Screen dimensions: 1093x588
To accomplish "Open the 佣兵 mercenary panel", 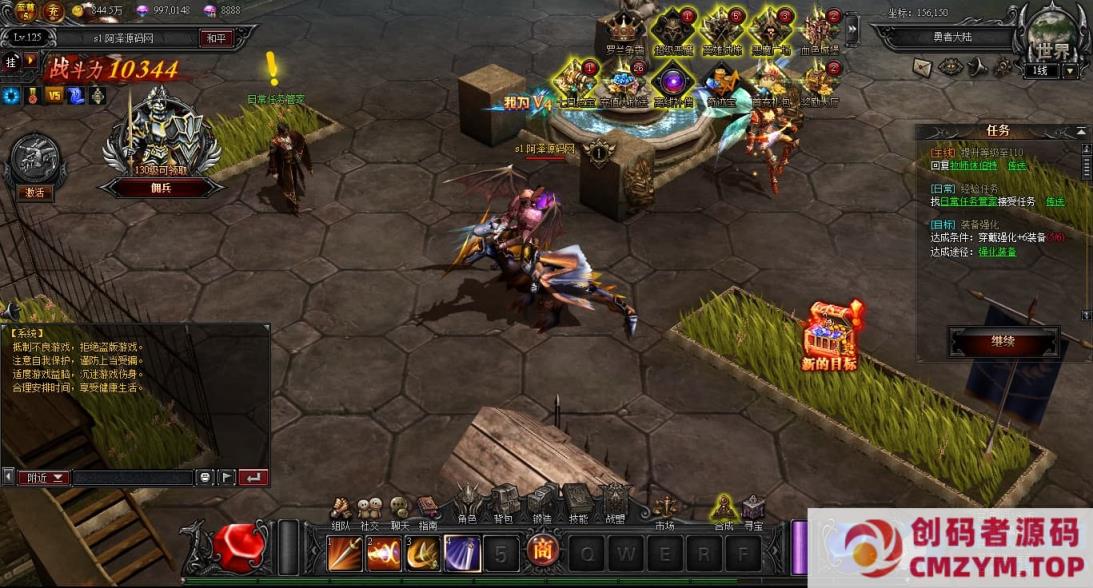I will click(x=161, y=188).
